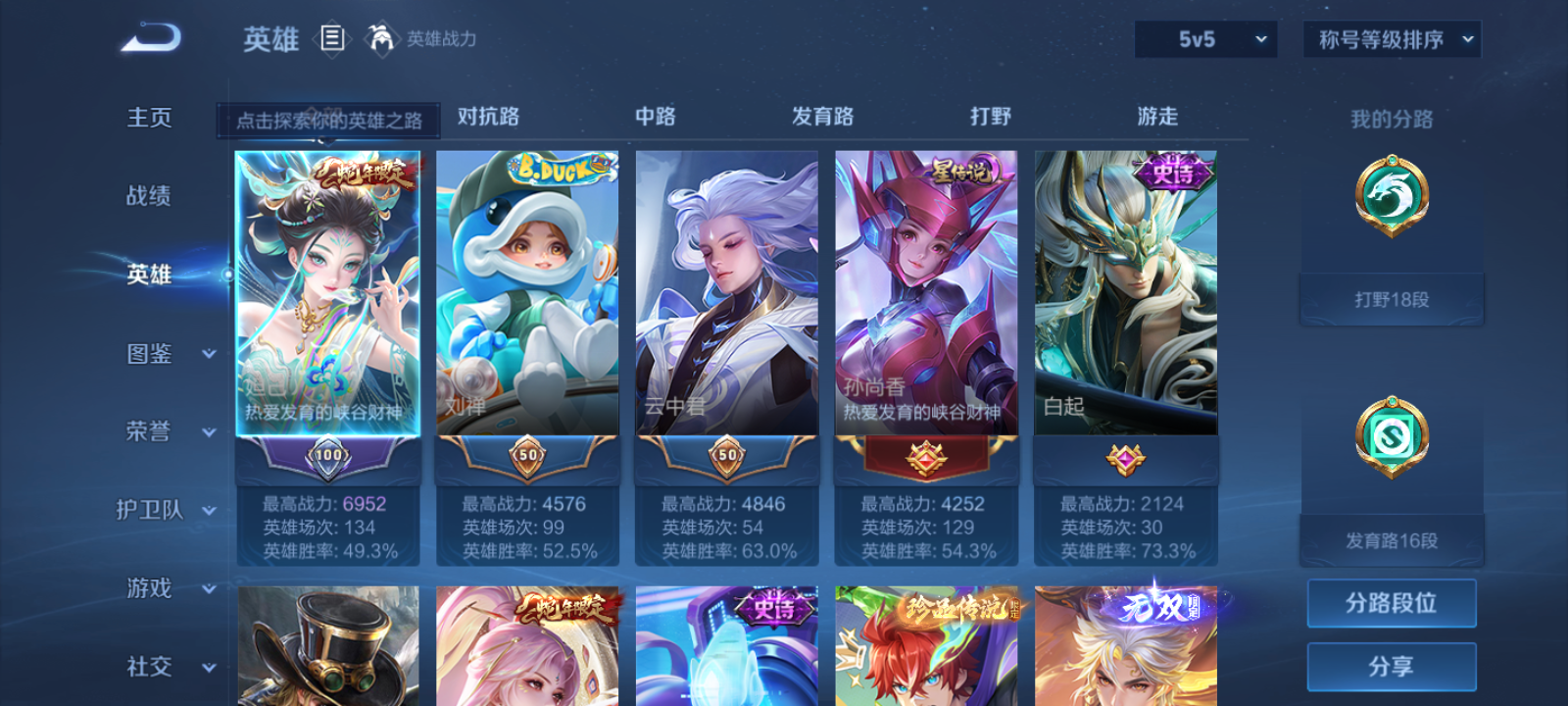
Task: Open the hero list icon beside 英雄 title
Action: coord(330,40)
